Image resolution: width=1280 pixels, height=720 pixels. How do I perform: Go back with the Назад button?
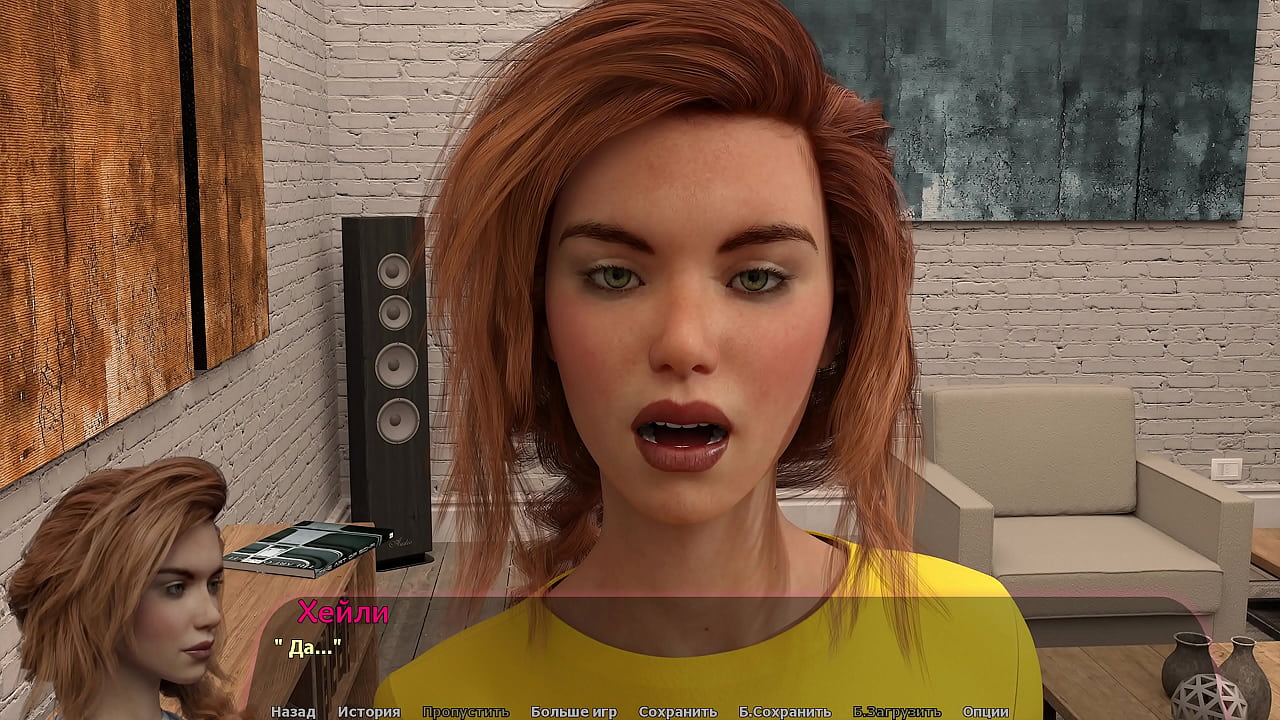coord(293,712)
